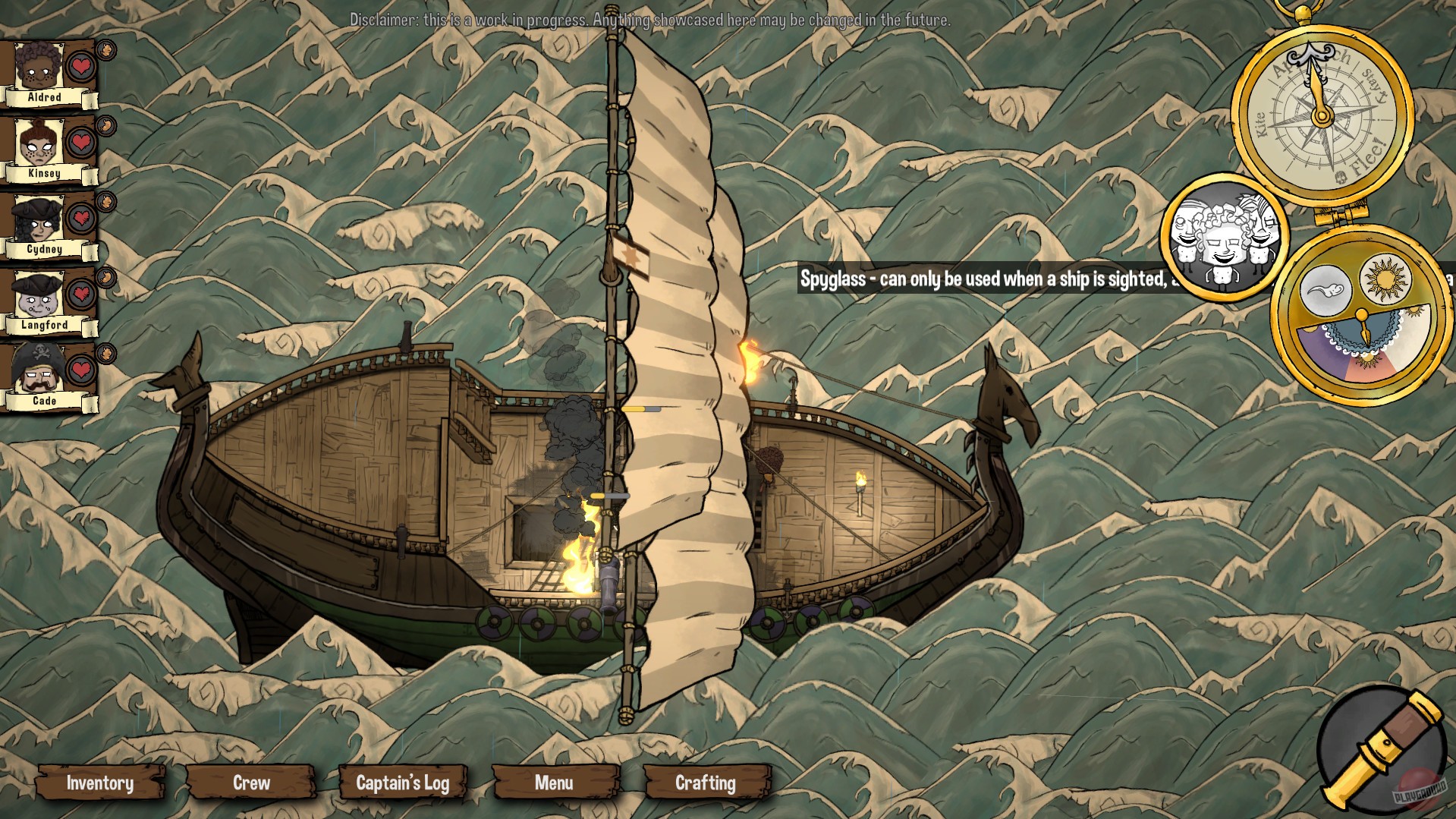Click Aldred's health heart icon
Image resolution: width=1456 pixels, height=819 pixels.
point(80,66)
